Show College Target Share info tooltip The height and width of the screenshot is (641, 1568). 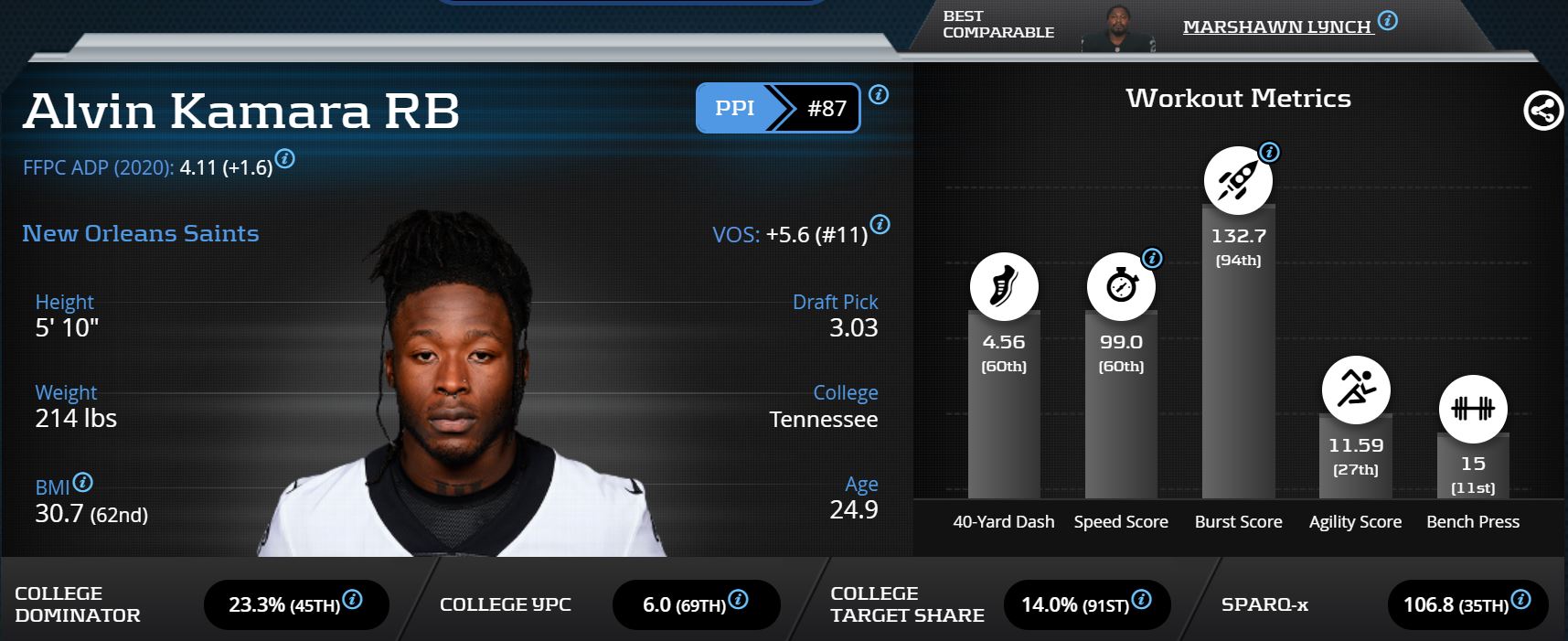(1141, 600)
